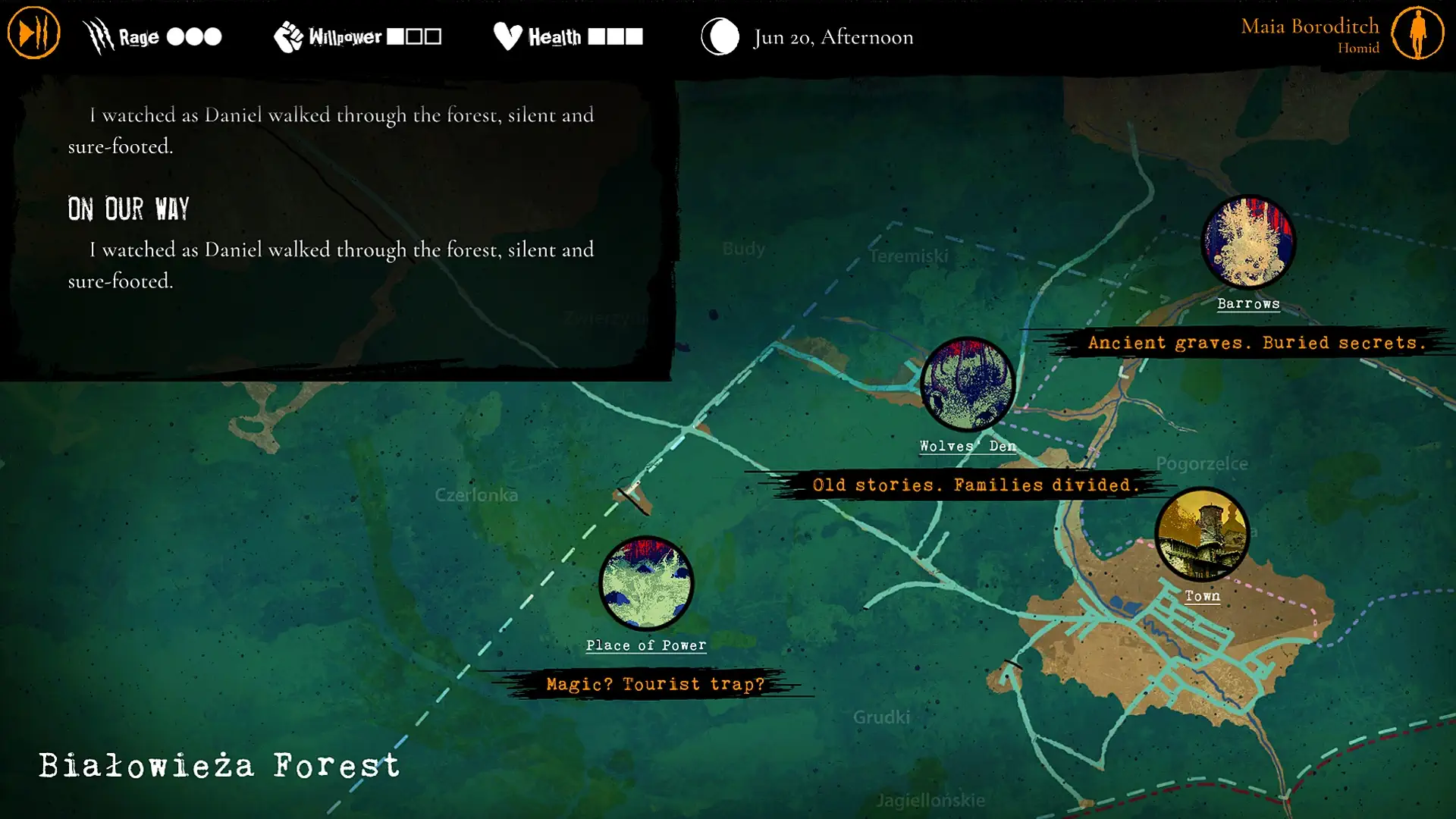Open the underlined Wolves' Den link
This screenshot has height=819, width=1456.
[x=966, y=447]
